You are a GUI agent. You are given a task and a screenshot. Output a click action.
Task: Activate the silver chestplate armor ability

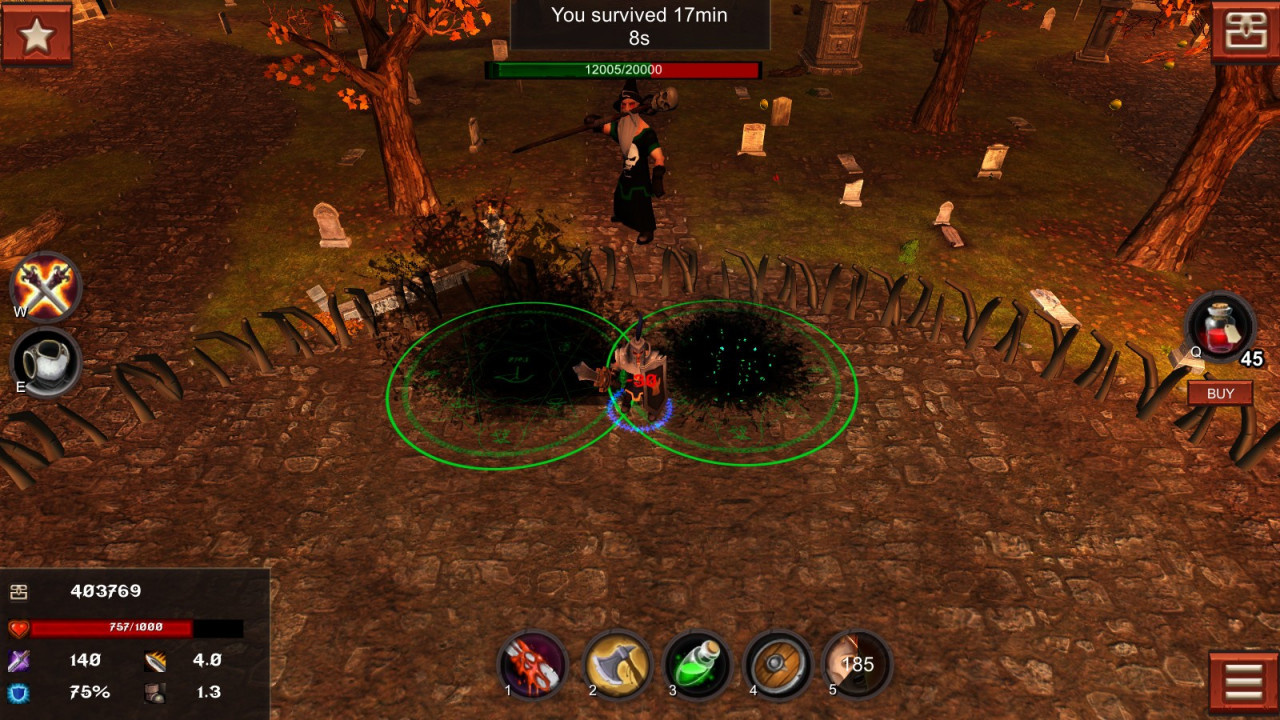(46, 362)
